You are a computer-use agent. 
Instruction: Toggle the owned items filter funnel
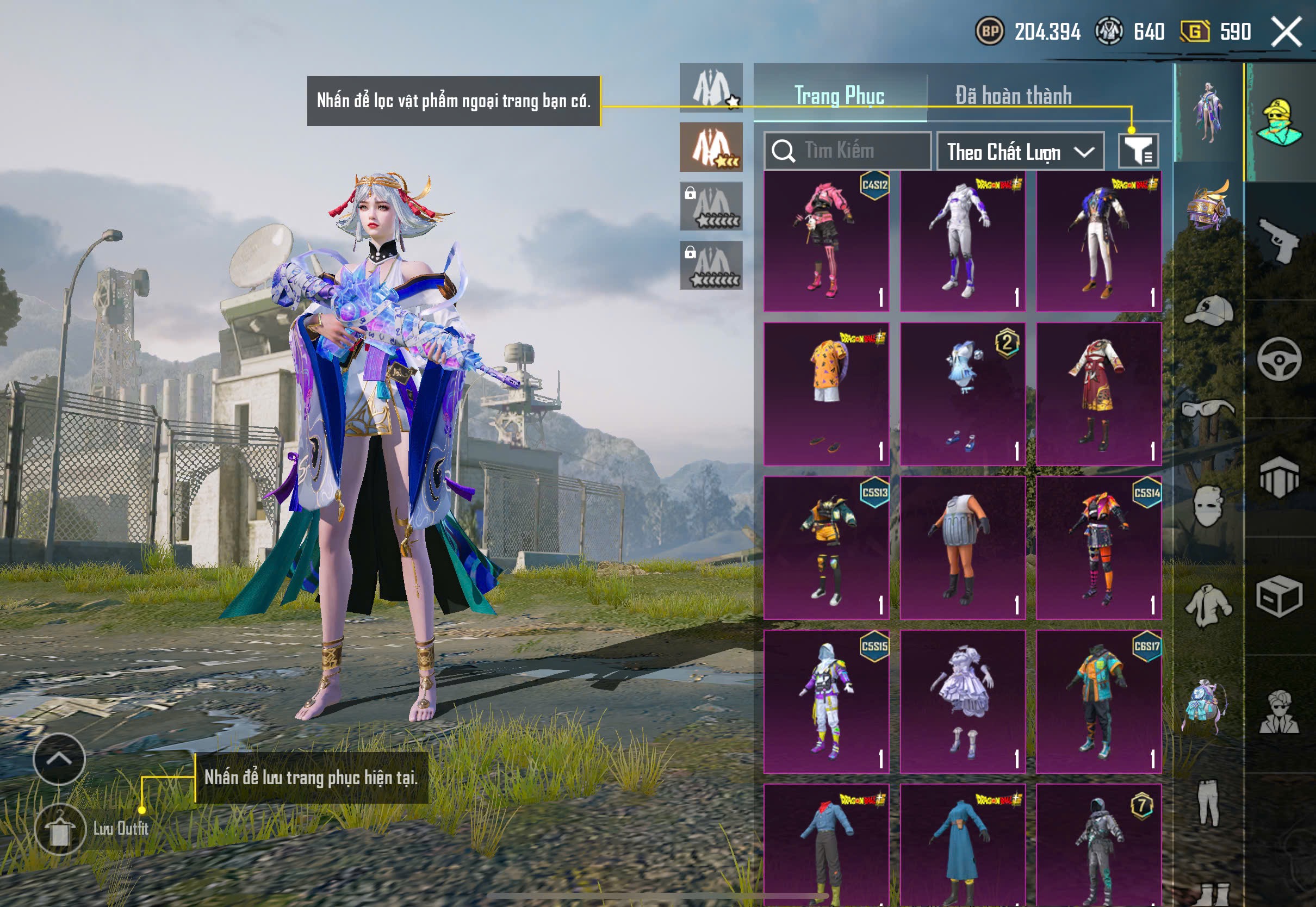pos(1138,151)
